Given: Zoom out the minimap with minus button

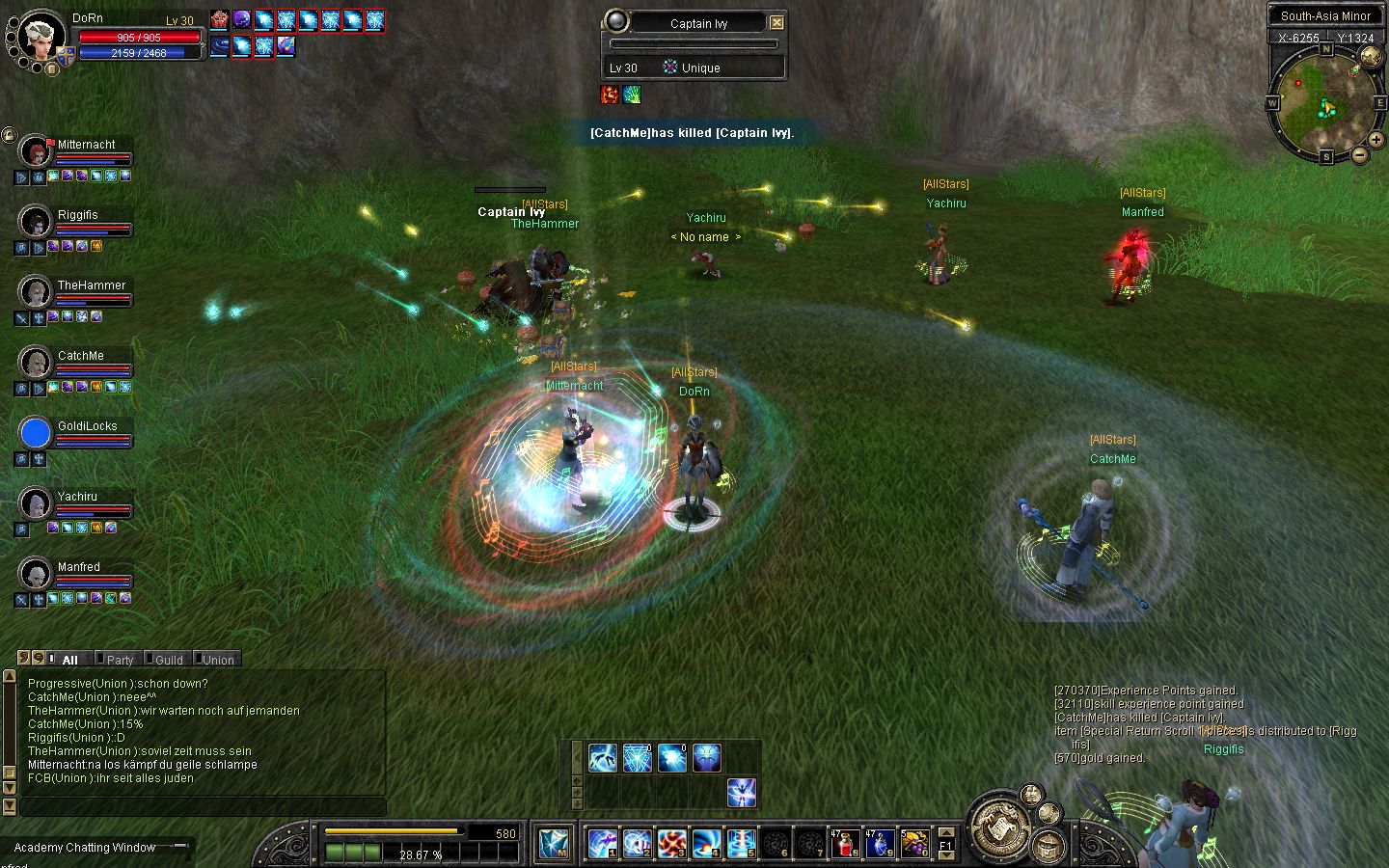Looking at the screenshot, I should (1359, 154).
